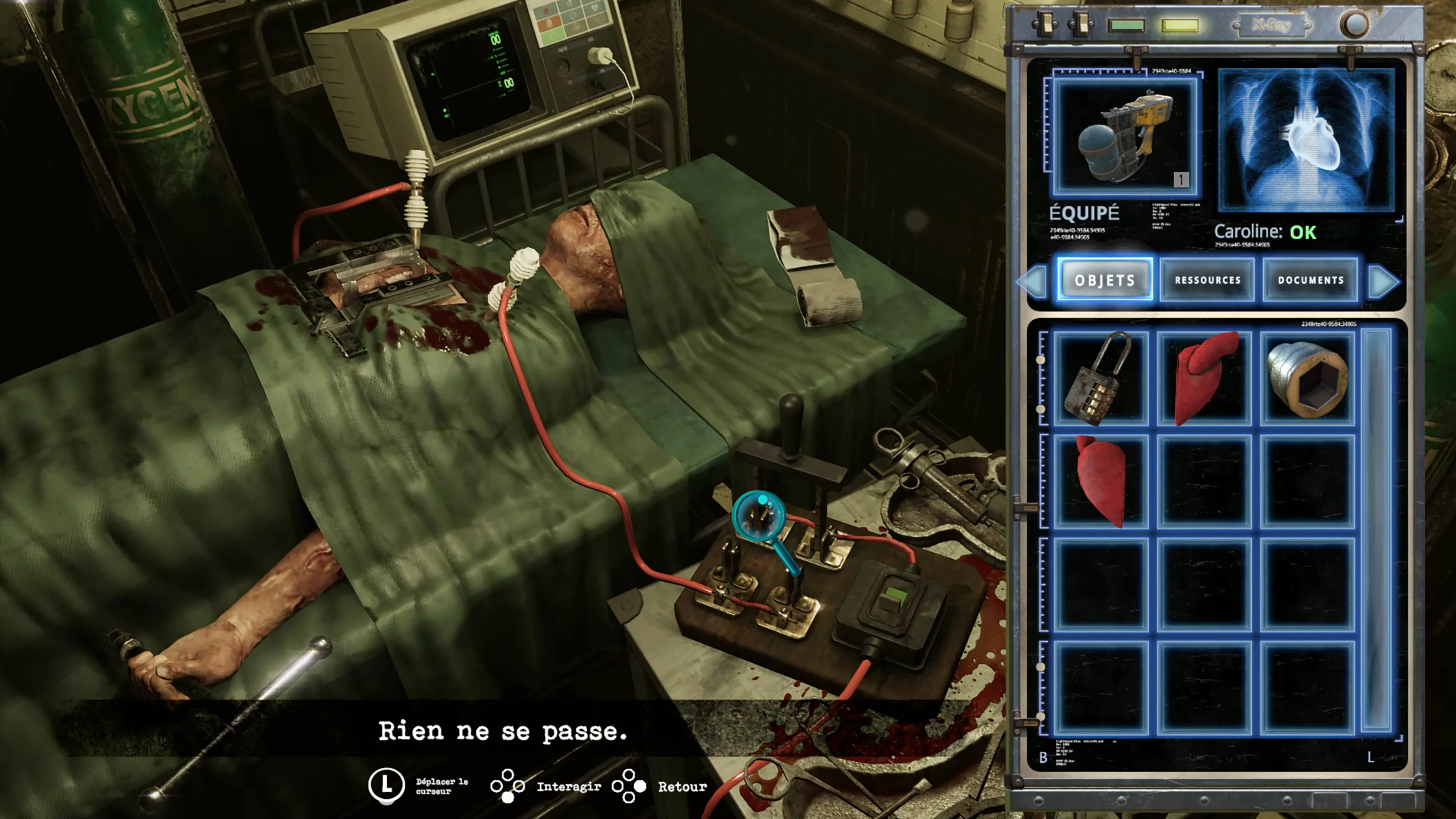Switch to the RESSOURCES tab
The width and height of the screenshot is (1456, 819).
[1207, 280]
